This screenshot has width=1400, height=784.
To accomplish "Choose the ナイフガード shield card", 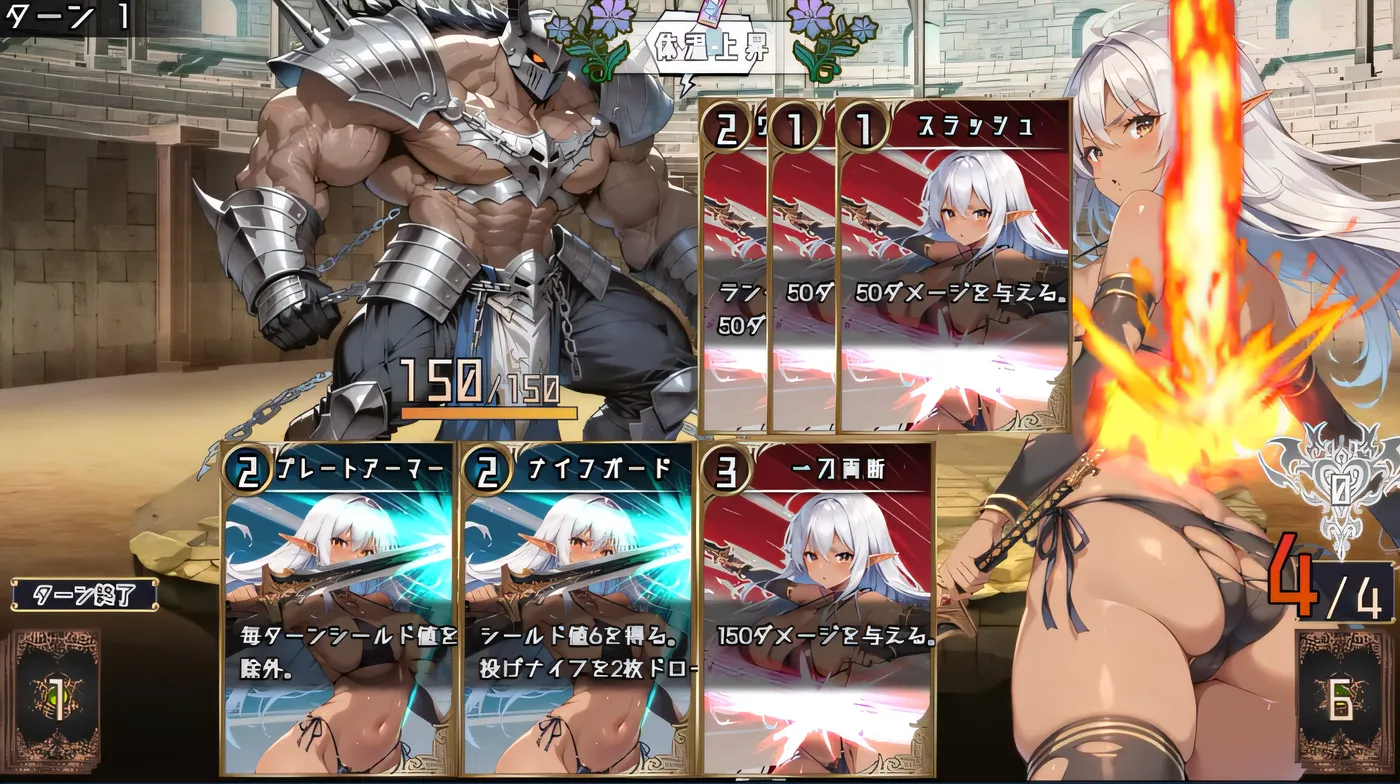I will pos(578,610).
